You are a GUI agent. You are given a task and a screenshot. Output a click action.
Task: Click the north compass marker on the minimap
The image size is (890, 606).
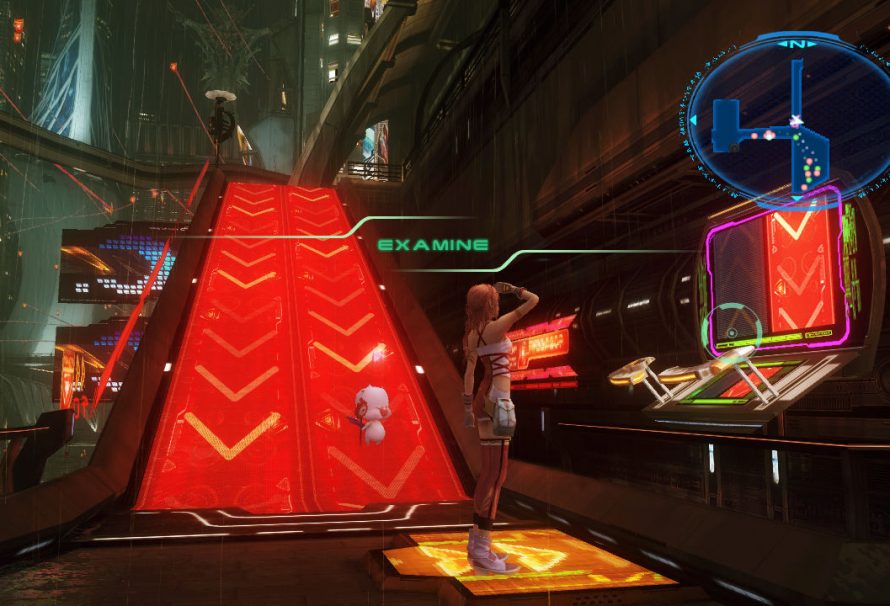pos(796,44)
